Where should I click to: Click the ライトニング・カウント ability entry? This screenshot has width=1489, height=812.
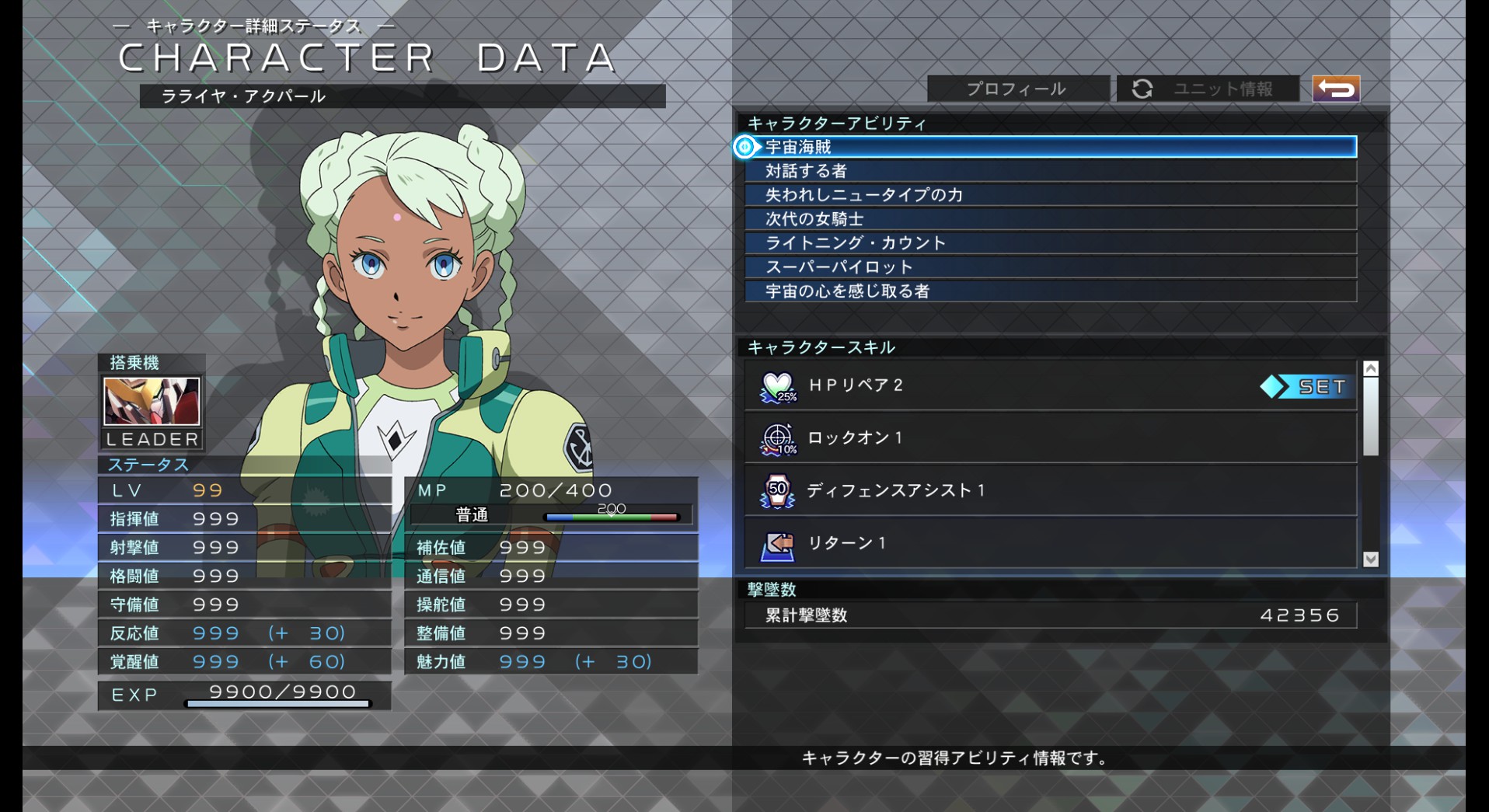coord(1010,242)
